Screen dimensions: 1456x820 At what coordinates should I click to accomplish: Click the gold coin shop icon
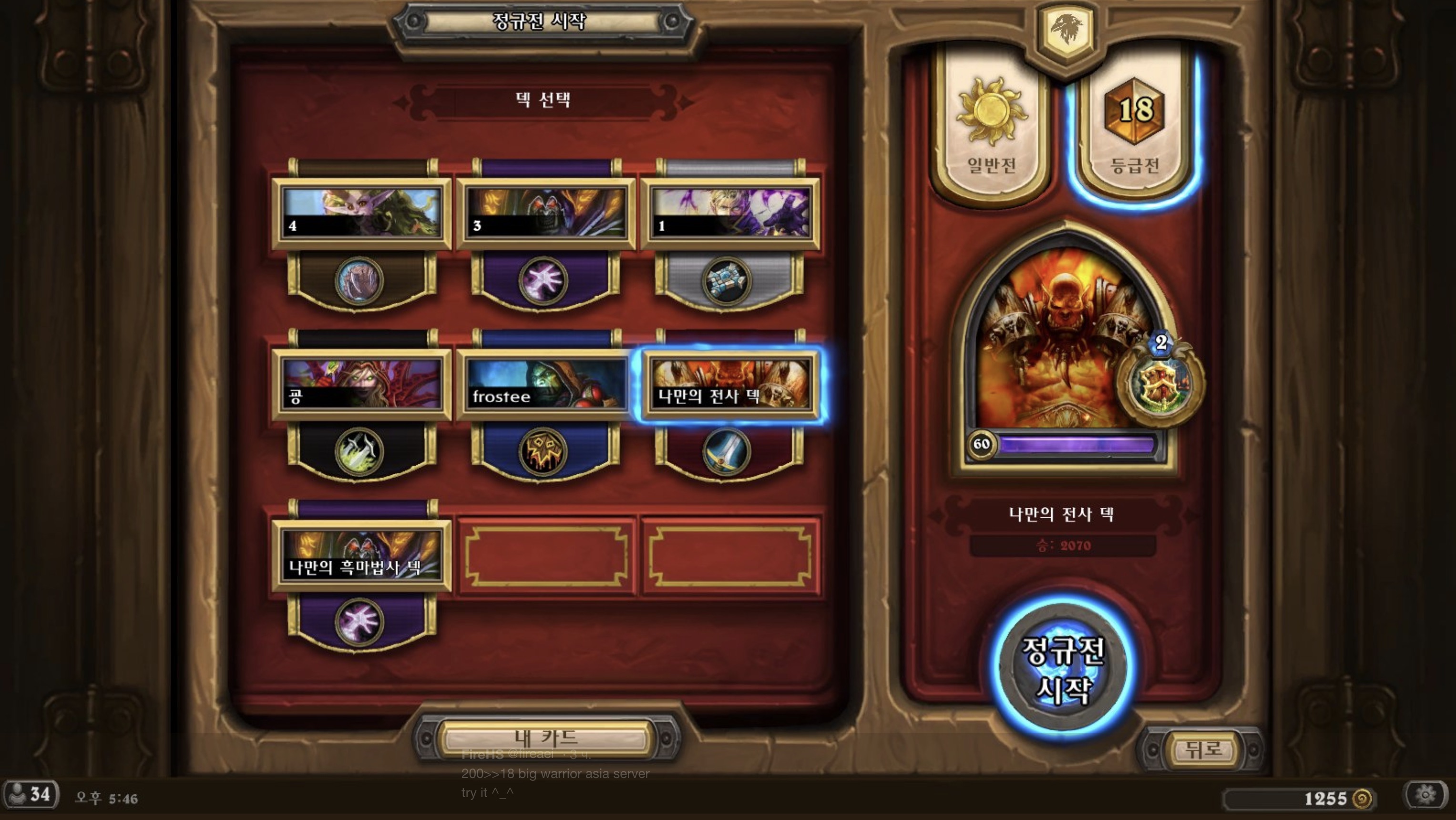pos(1363,799)
